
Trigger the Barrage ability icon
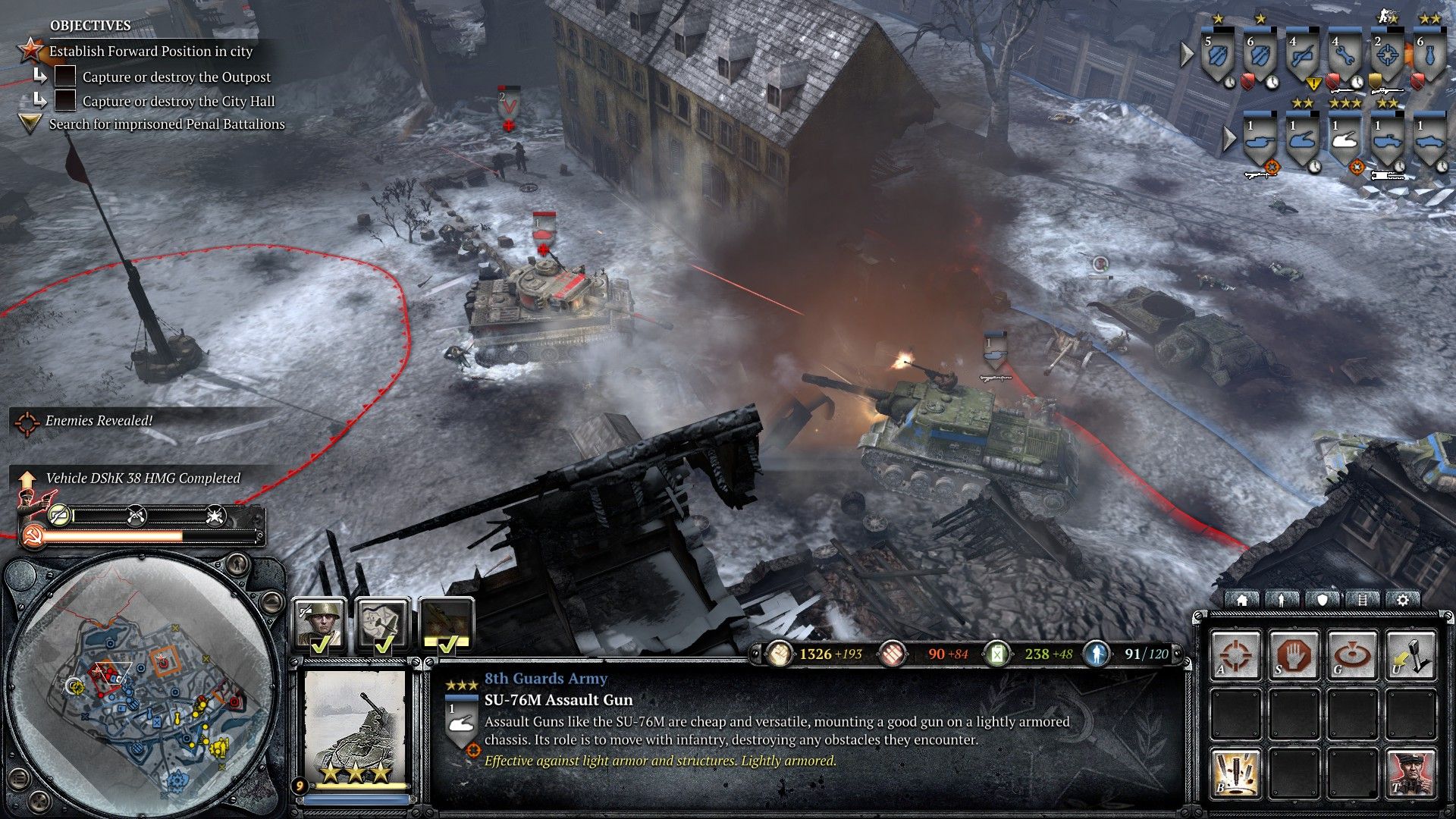(1235, 773)
